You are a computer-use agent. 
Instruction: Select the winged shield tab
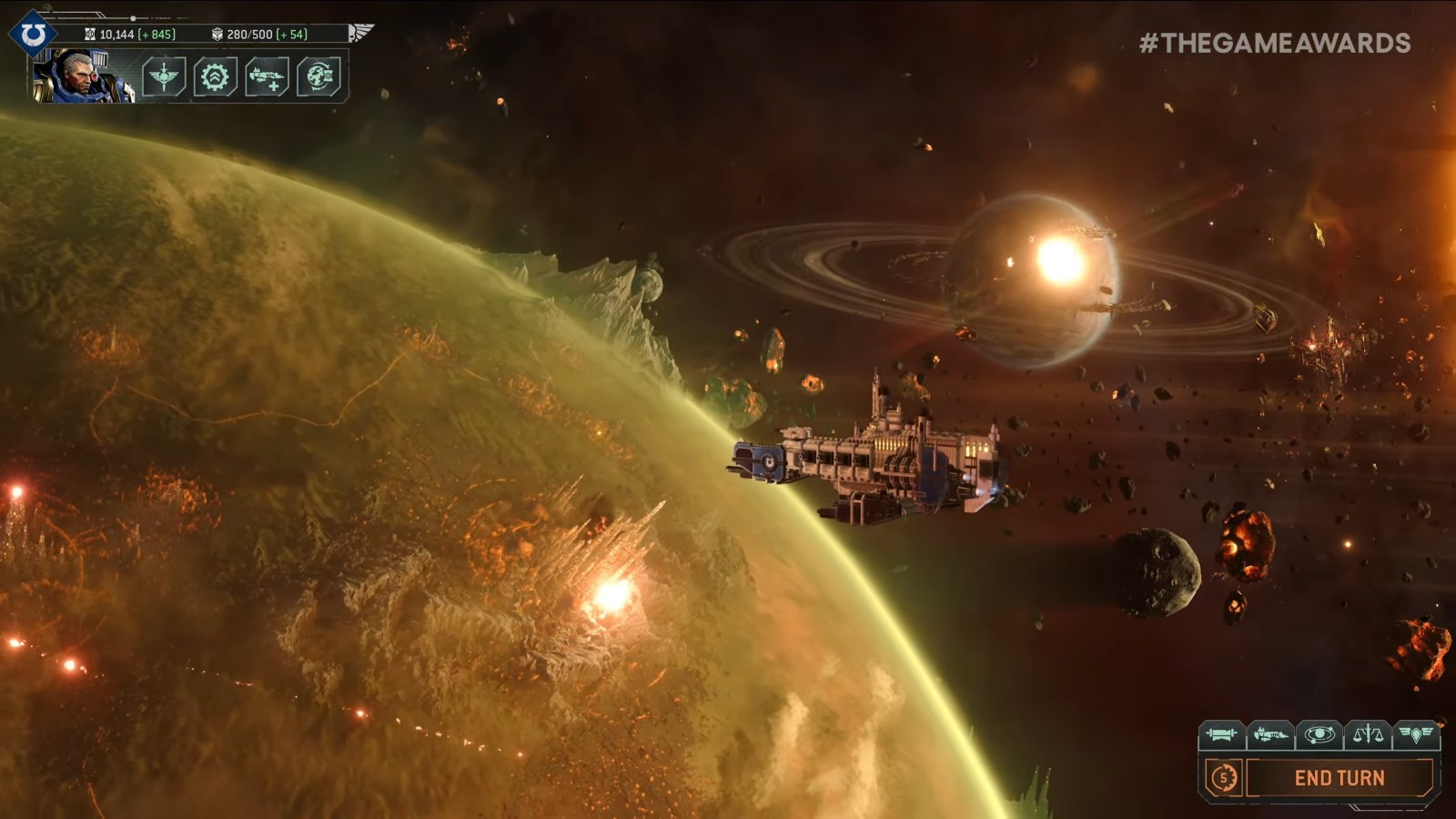1416,733
